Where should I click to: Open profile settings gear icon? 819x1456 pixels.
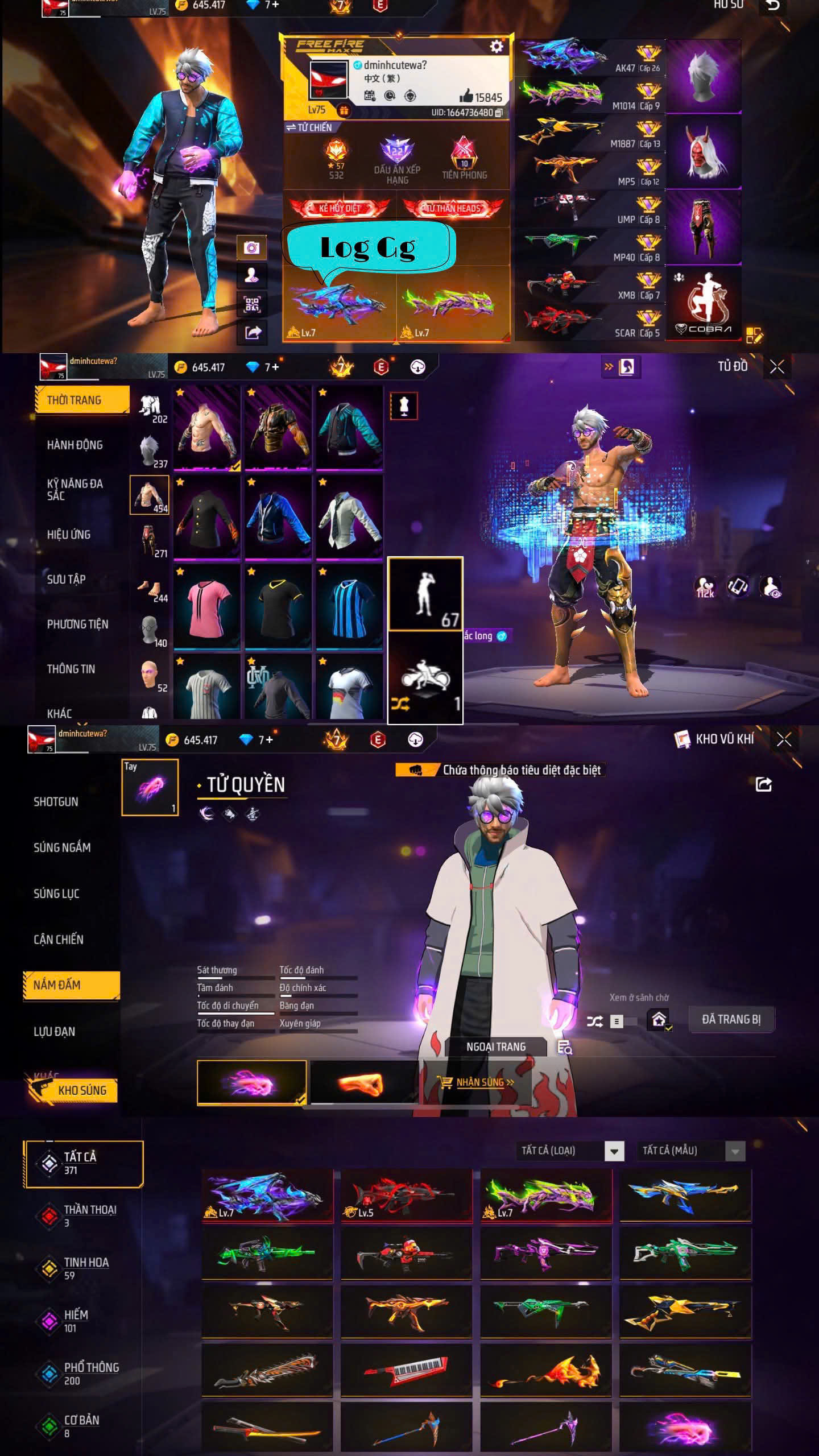(496, 47)
